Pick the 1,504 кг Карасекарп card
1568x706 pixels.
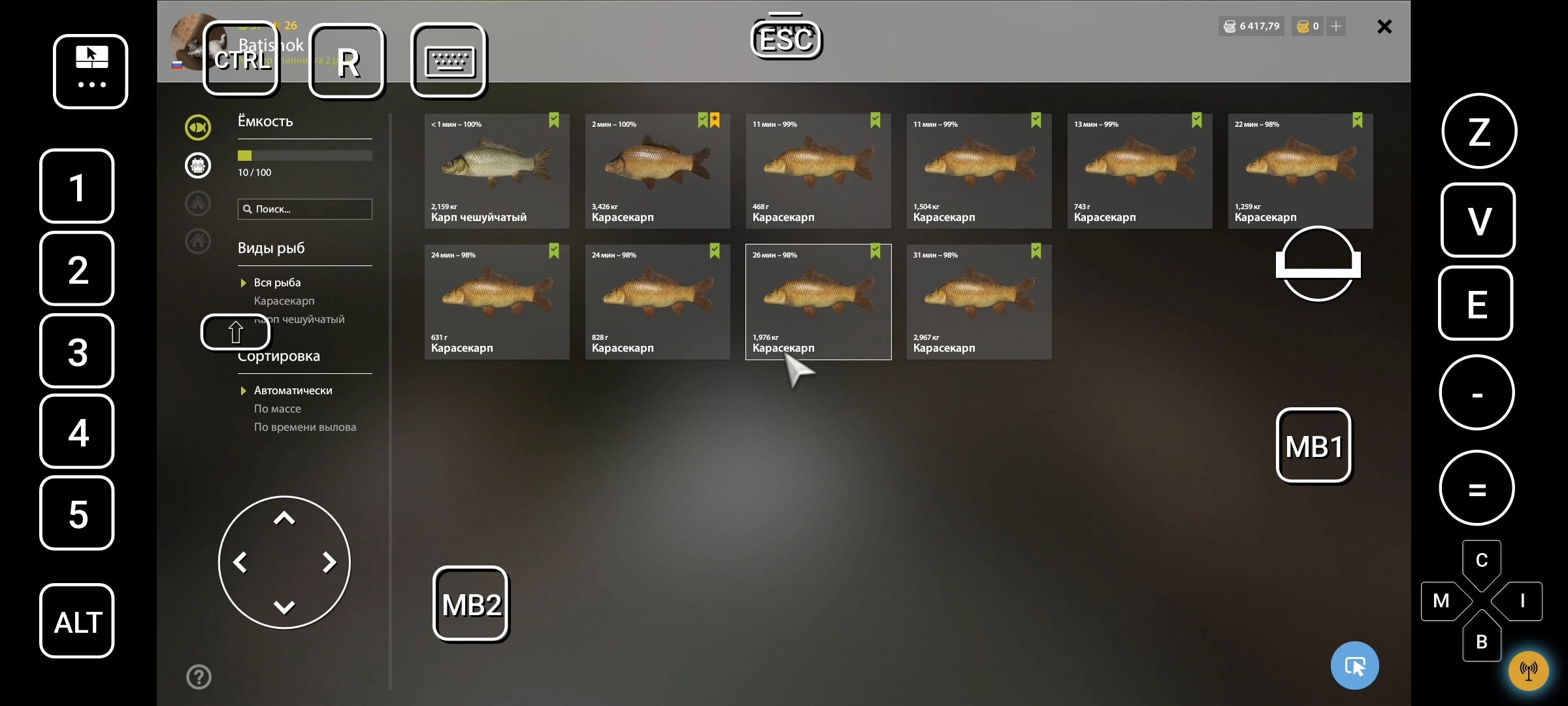(x=979, y=171)
